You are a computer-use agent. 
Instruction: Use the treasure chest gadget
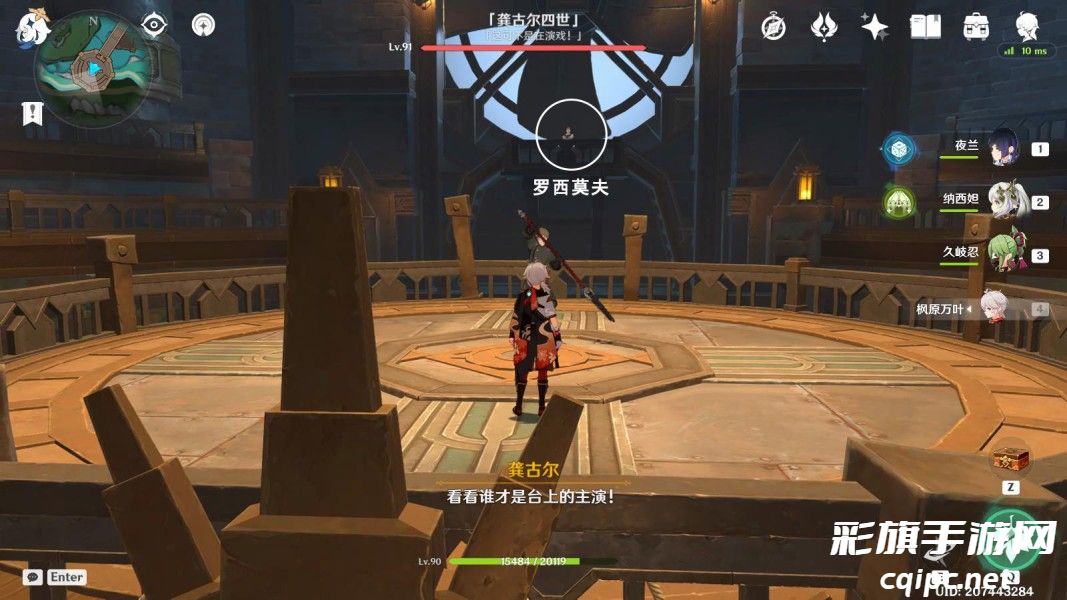point(1011,459)
